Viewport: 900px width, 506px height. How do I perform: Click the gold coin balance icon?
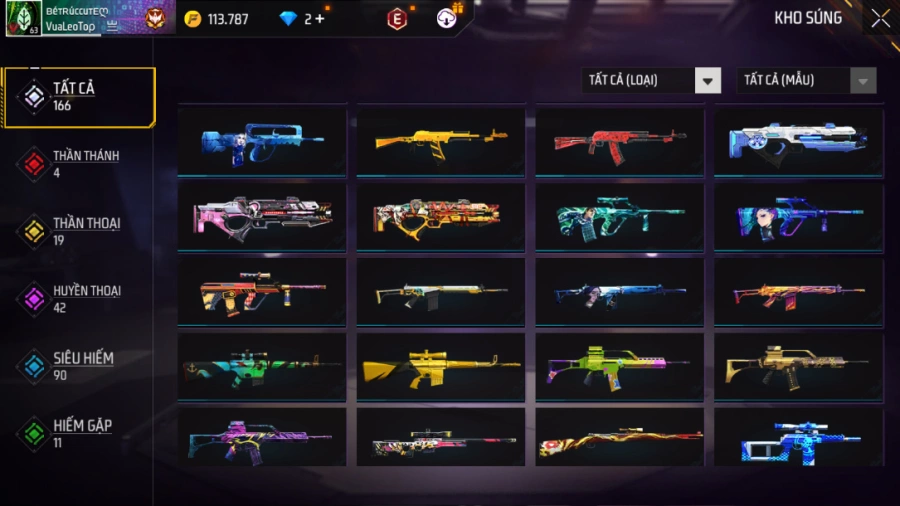[193, 19]
